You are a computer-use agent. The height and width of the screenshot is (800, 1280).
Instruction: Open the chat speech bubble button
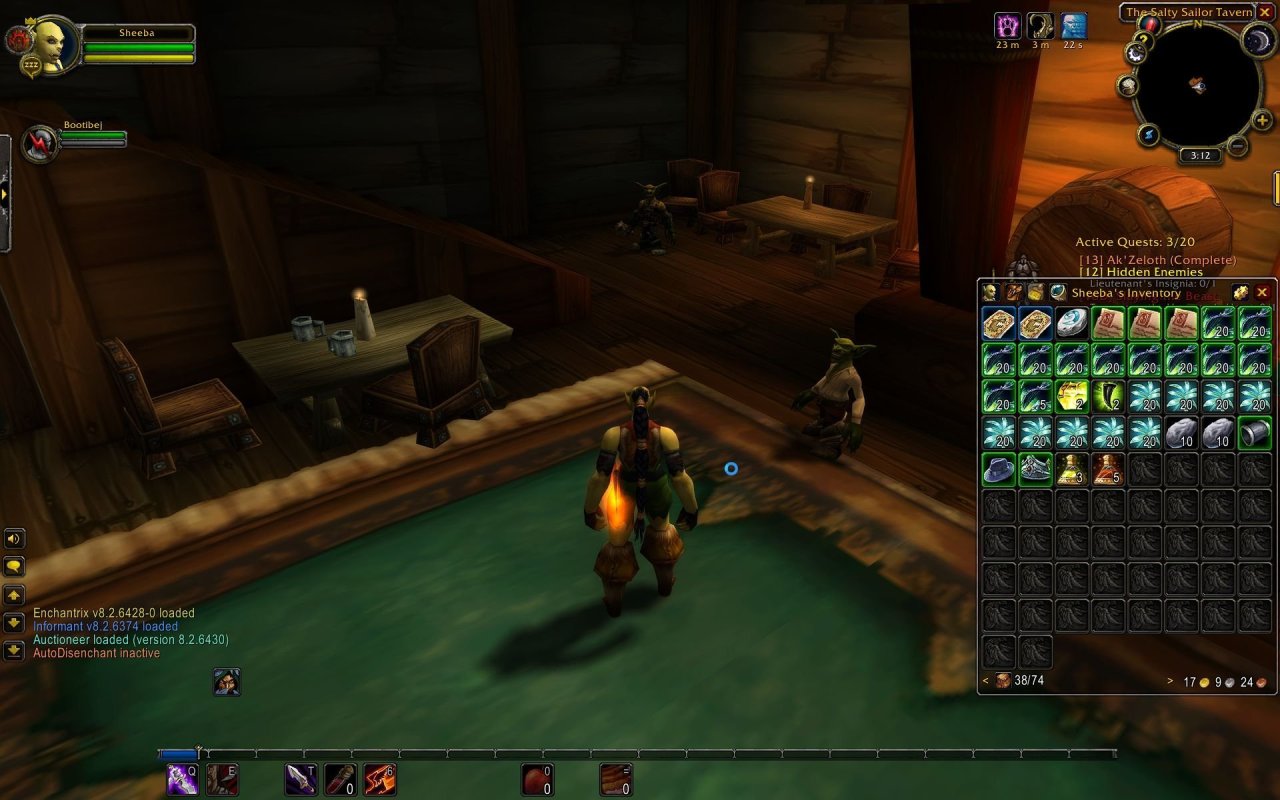click(x=14, y=566)
